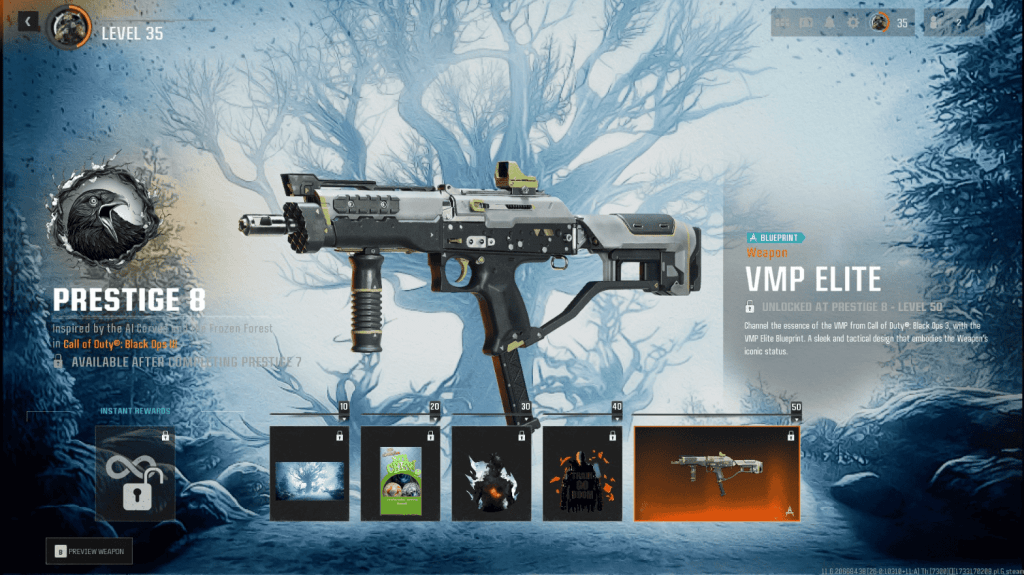Open settings via the gear icon
Screen dimensions: 1024x575
pyautogui.click(x=853, y=23)
